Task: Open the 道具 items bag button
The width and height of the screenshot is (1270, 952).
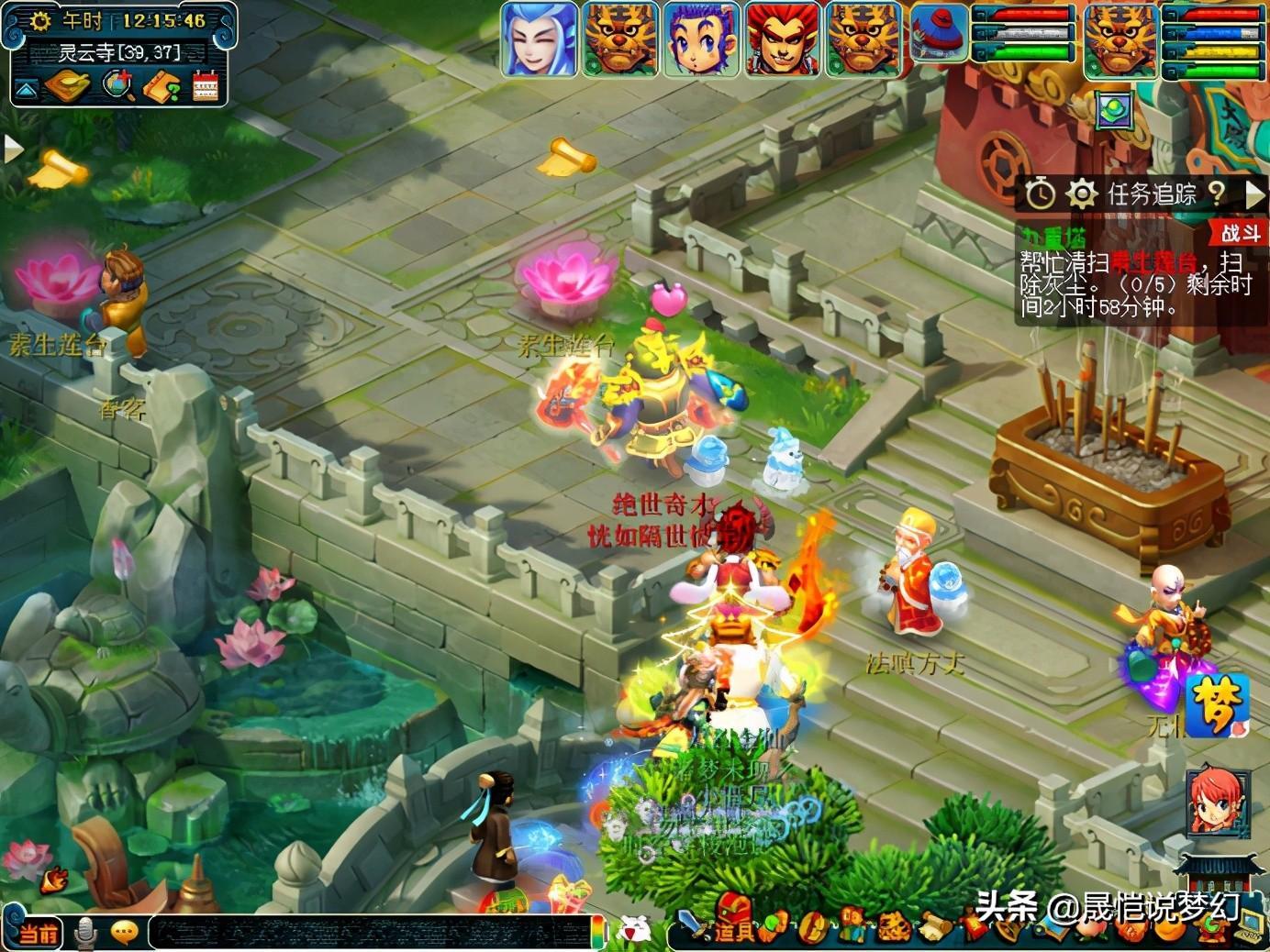Action: pyautogui.click(x=735, y=929)
